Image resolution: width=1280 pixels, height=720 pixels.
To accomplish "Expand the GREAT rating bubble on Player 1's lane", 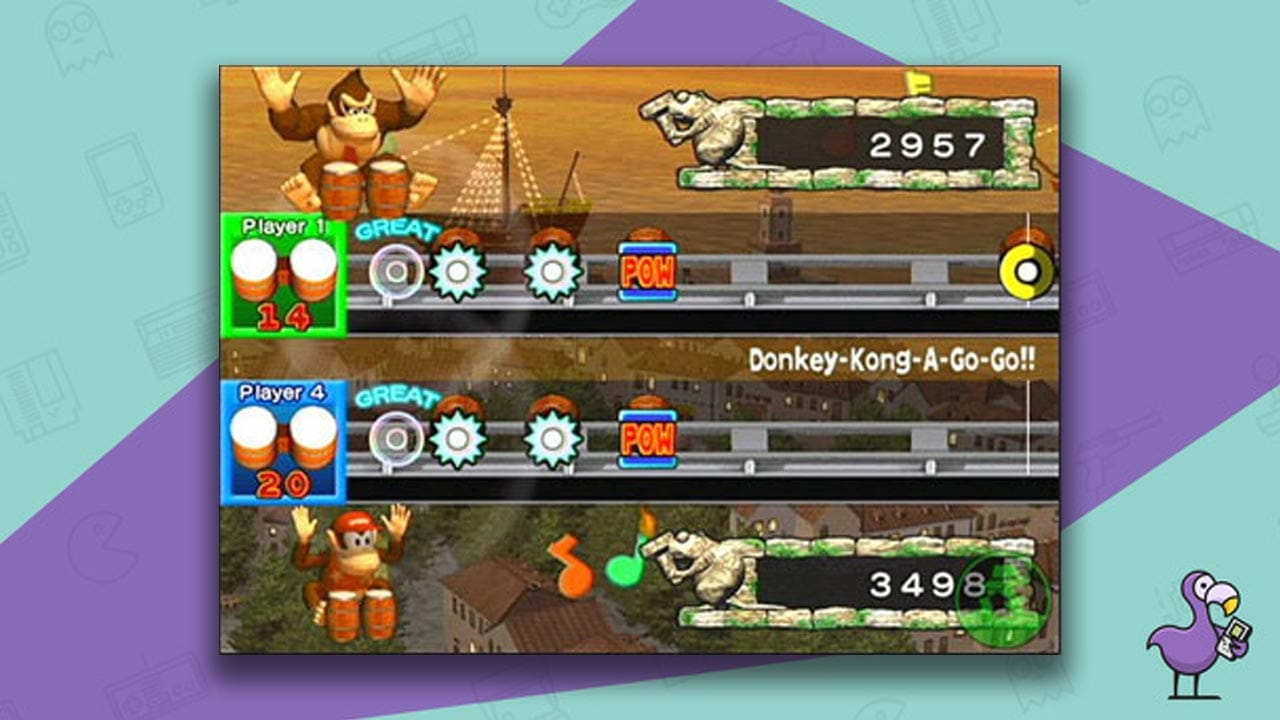I will 399,232.
